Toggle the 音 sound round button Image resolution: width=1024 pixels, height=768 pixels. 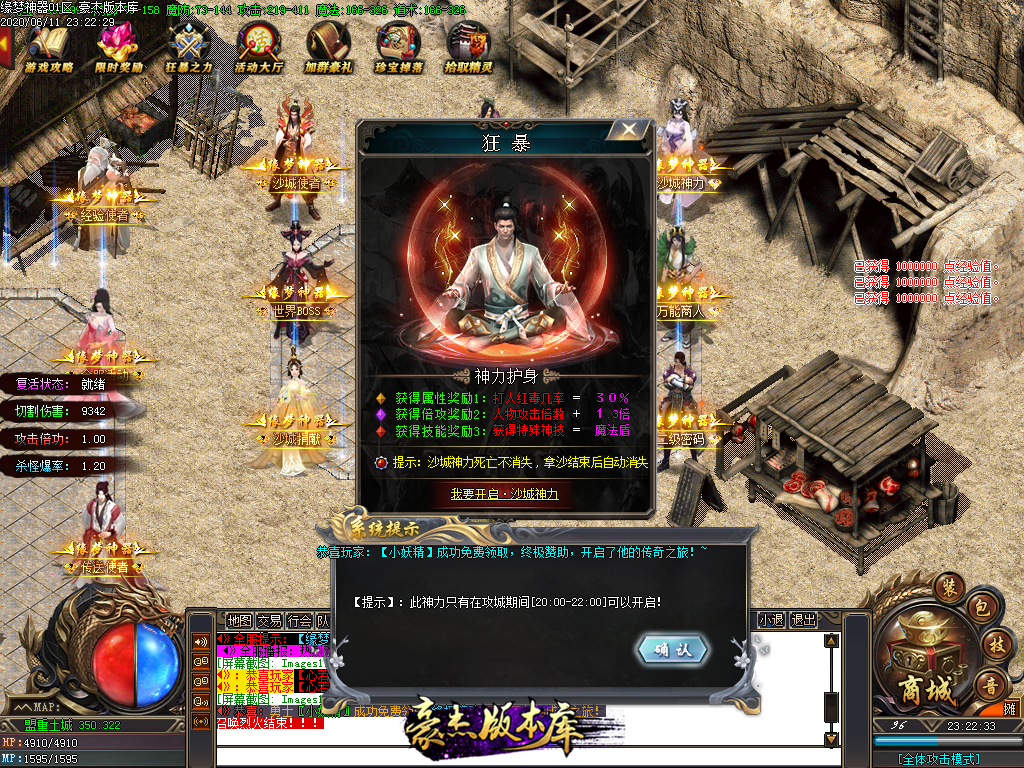coord(991,686)
